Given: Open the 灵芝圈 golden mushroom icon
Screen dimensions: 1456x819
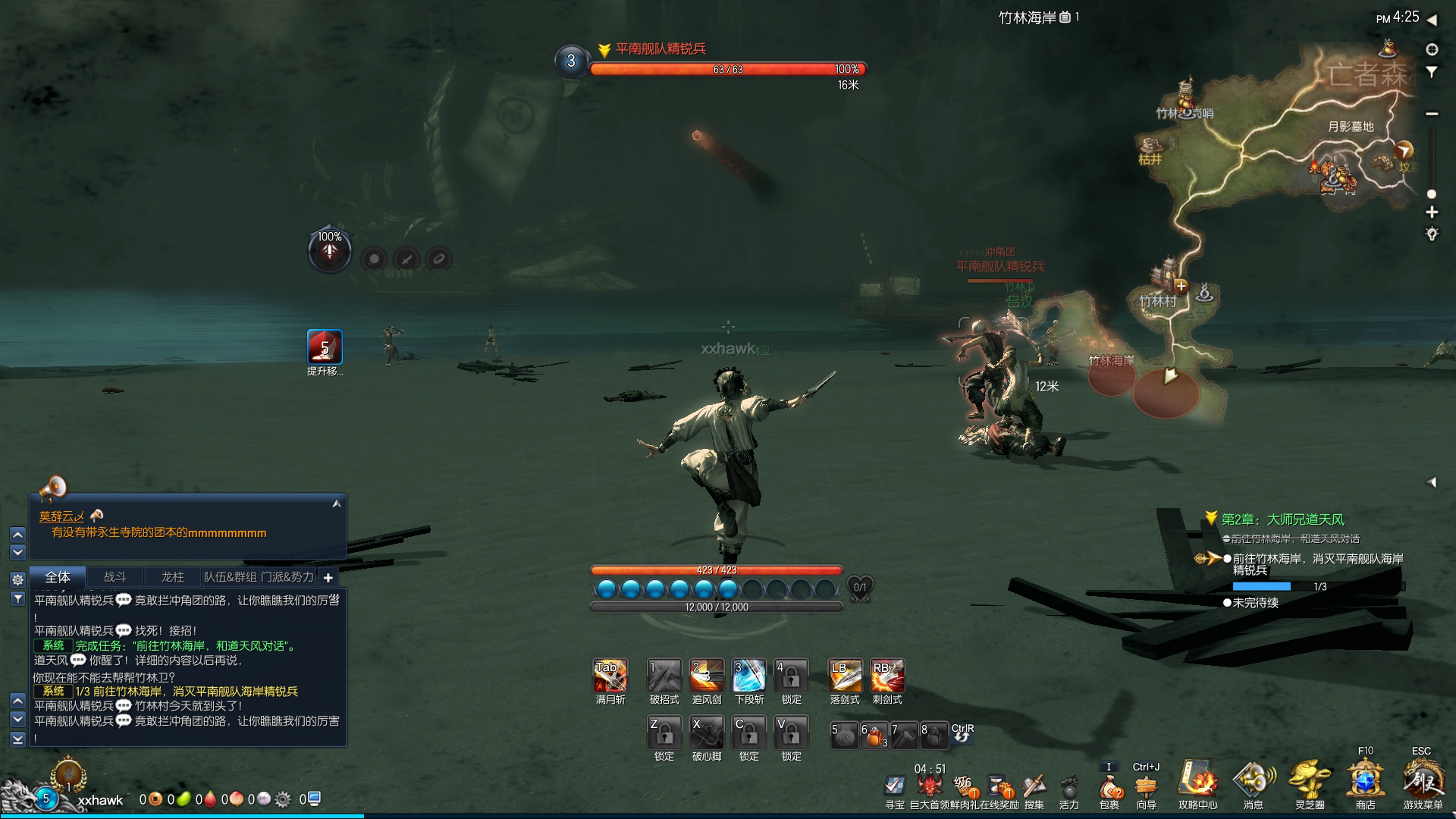Looking at the screenshot, I should click(x=1310, y=780).
